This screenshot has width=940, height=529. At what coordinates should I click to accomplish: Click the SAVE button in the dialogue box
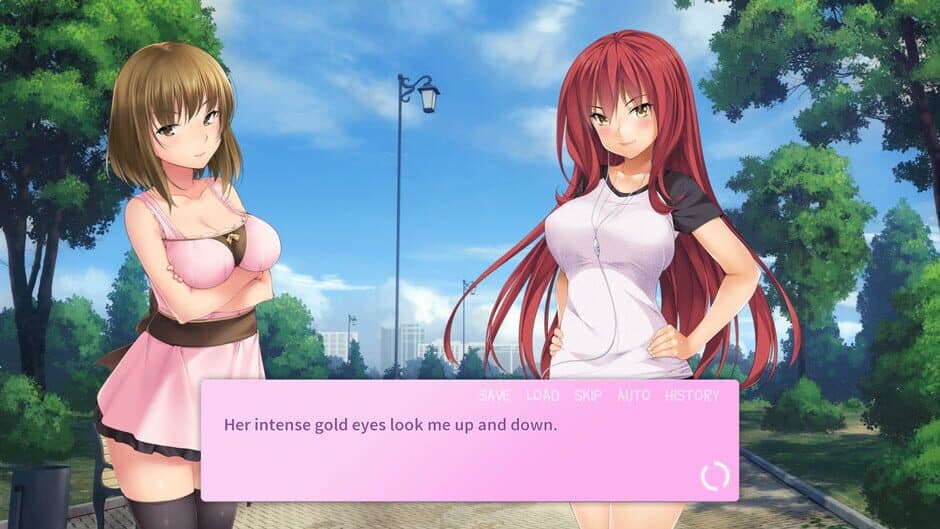click(x=494, y=395)
